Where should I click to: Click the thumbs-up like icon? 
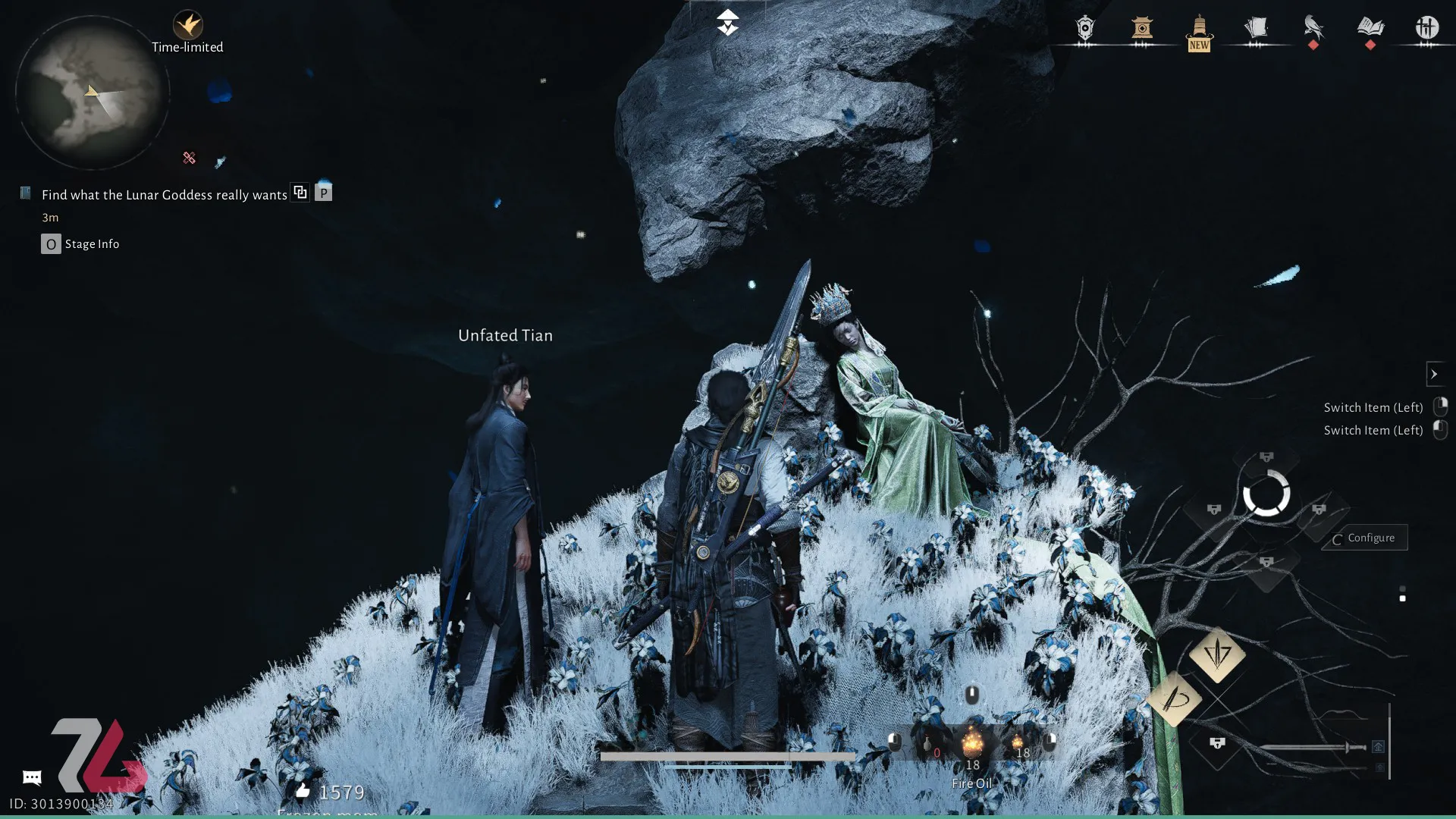coord(303,792)
